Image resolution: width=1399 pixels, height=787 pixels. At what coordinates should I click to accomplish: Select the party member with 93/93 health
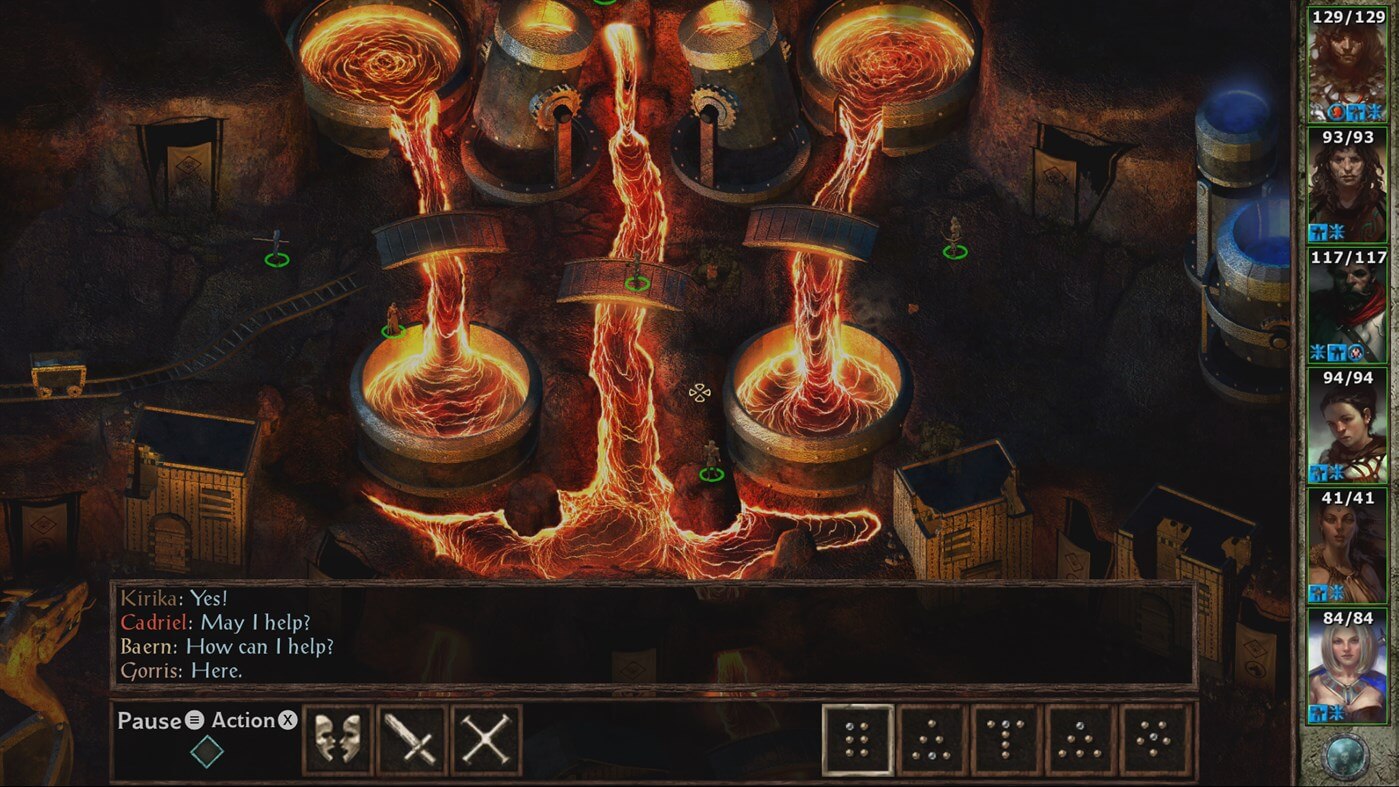(1347, 185)
